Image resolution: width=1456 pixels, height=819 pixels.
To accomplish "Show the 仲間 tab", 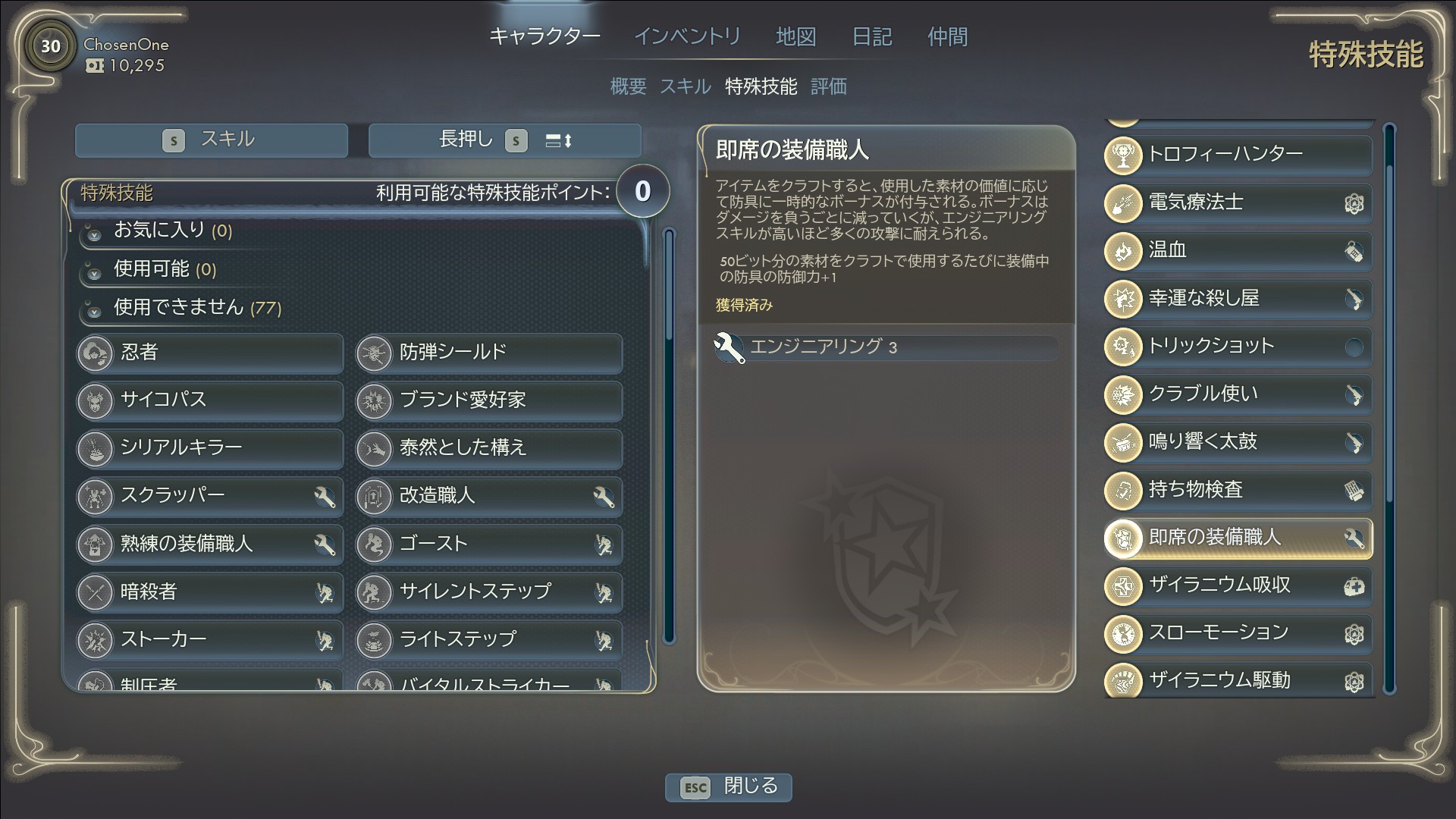I will (947, 36).
